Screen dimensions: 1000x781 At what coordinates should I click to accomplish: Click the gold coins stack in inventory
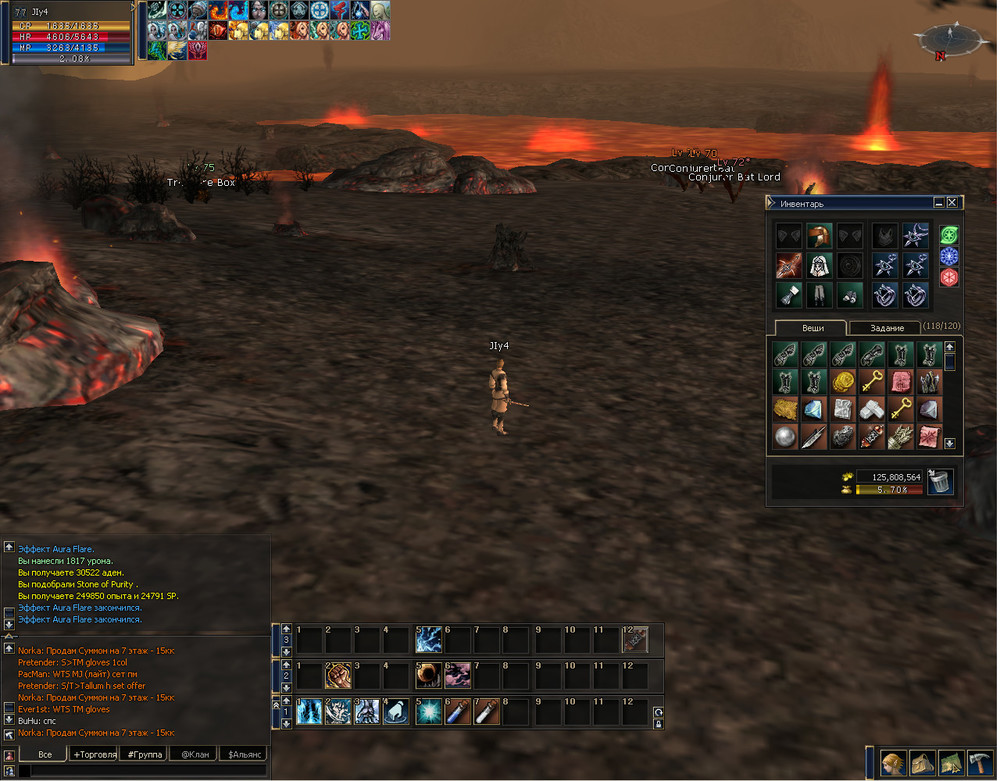pyautogui.click(x=844, y=382)
